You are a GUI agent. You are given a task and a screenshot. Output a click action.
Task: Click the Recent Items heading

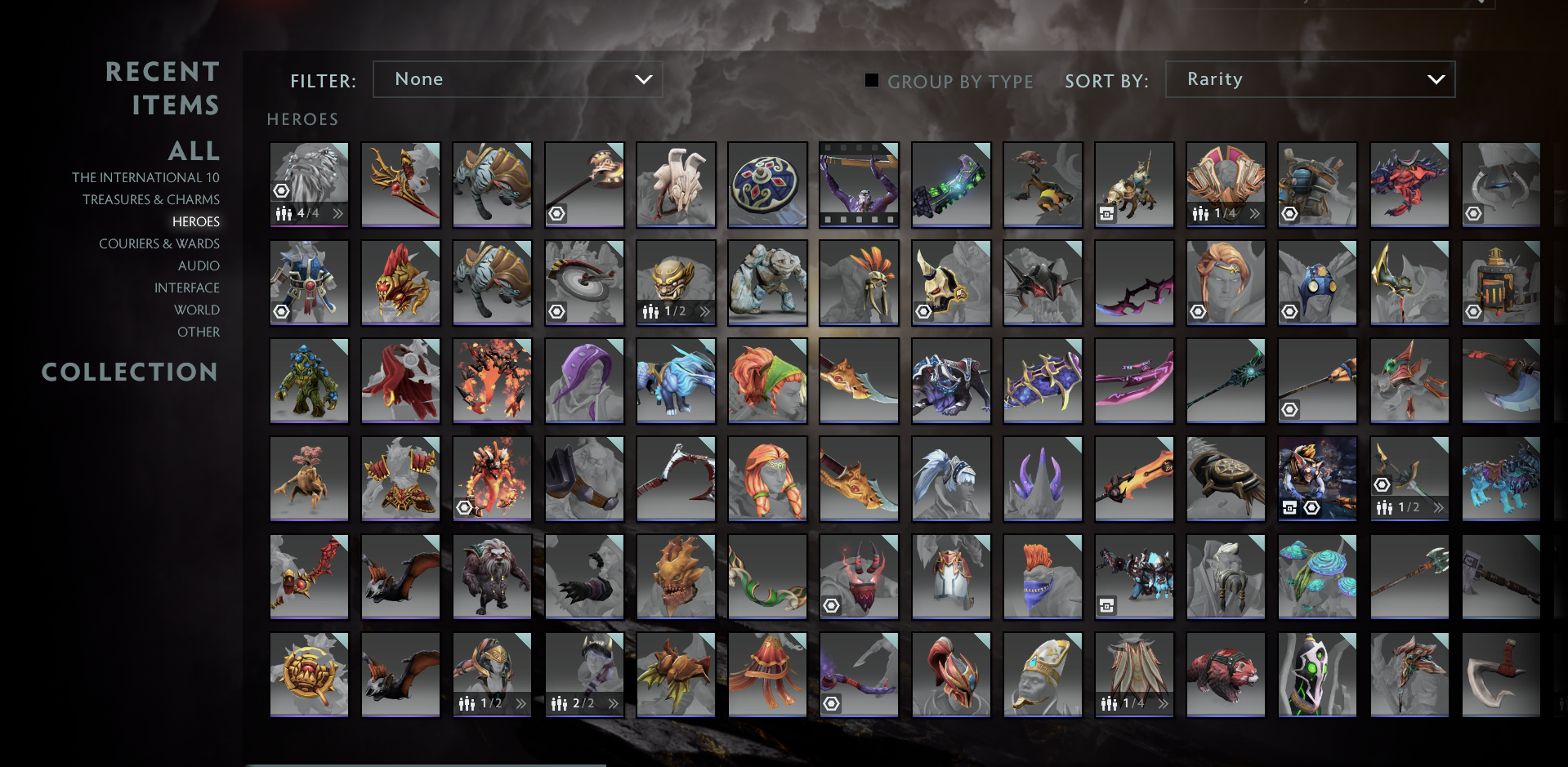pos(163,87)
